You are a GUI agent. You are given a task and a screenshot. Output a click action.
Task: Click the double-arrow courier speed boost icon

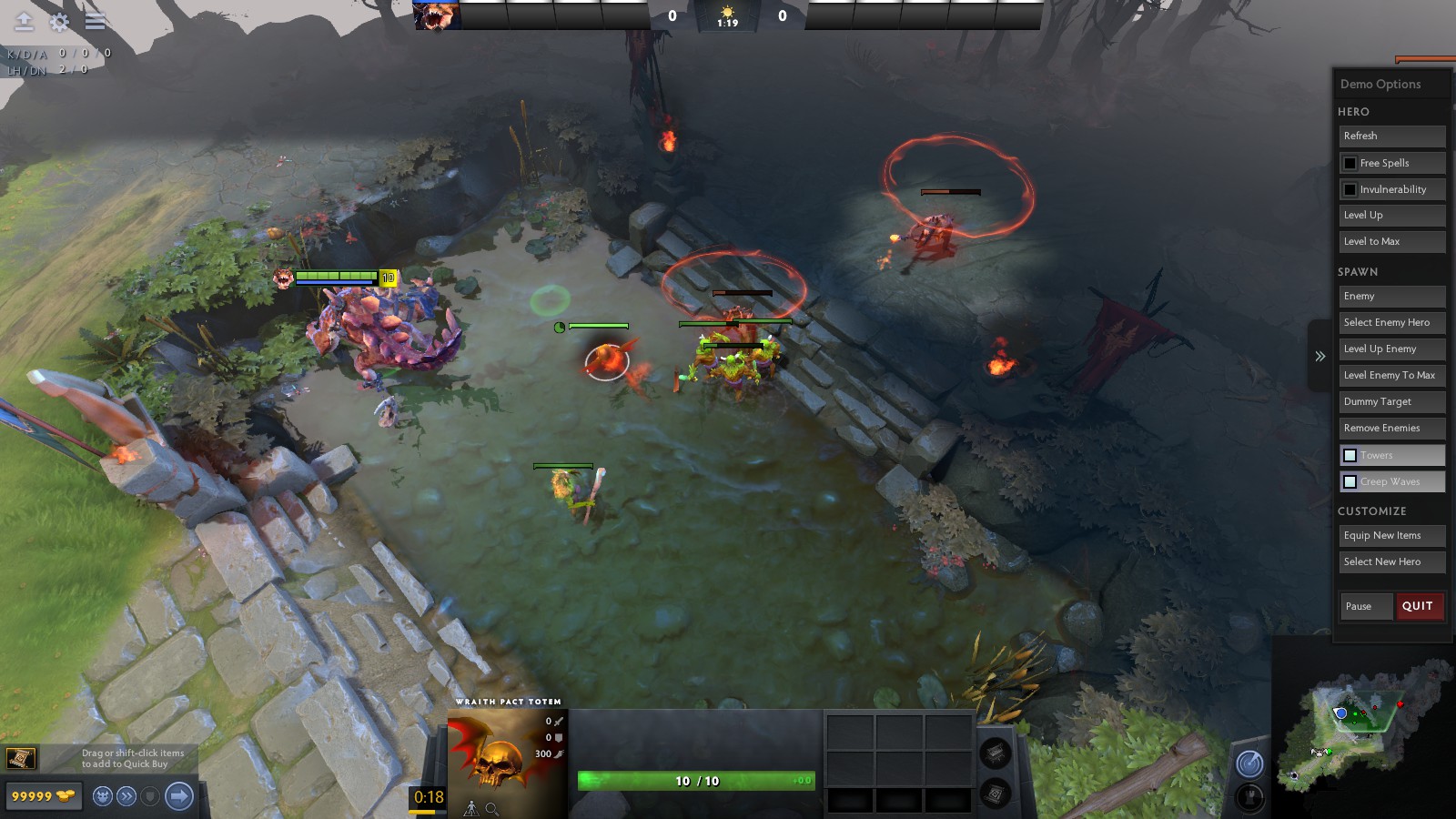point(126,795)
